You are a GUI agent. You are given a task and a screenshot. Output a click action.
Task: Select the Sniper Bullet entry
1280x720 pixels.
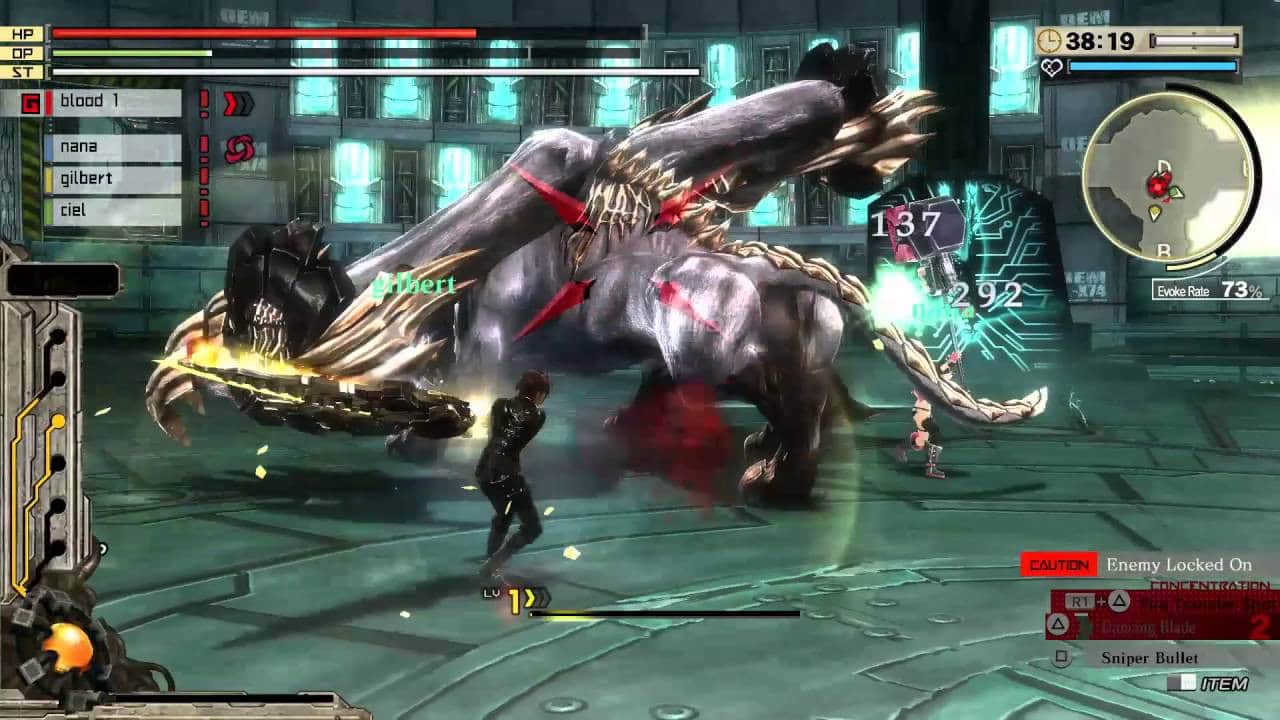[x=1149, y=657]
